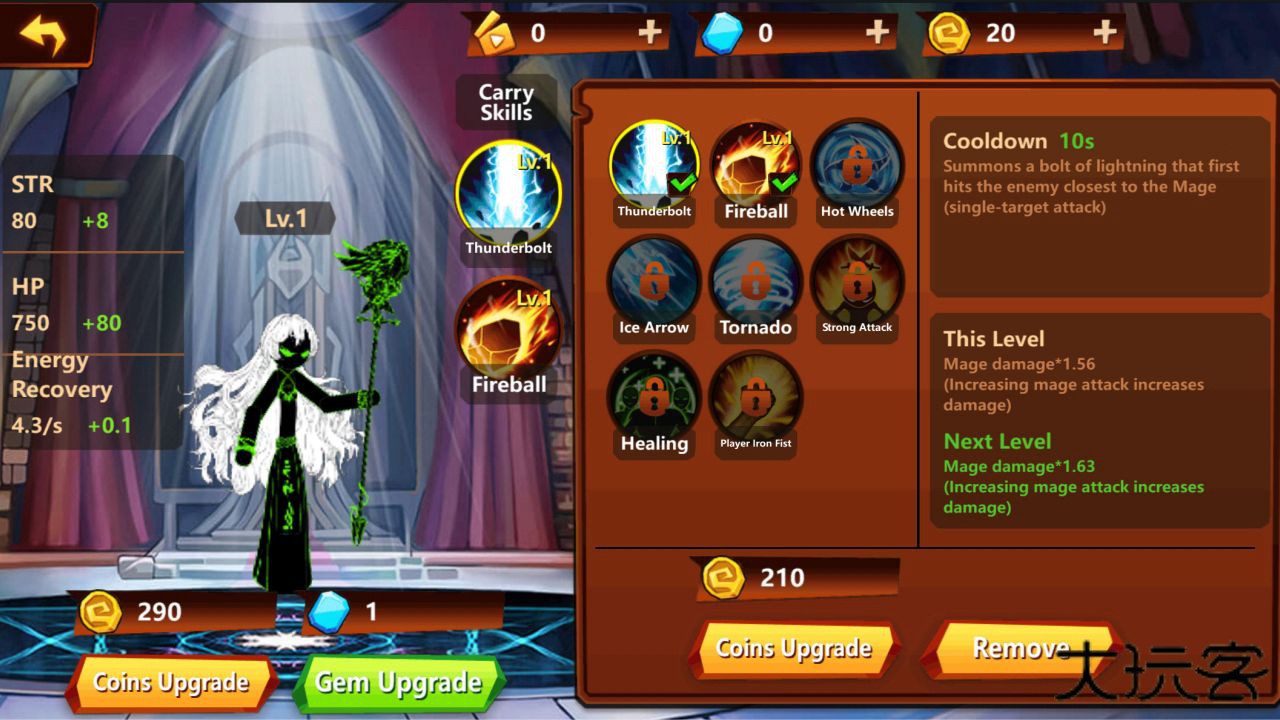Select the locked Player Iron Fist skill

pyautogui.click(x=755, y=399)
